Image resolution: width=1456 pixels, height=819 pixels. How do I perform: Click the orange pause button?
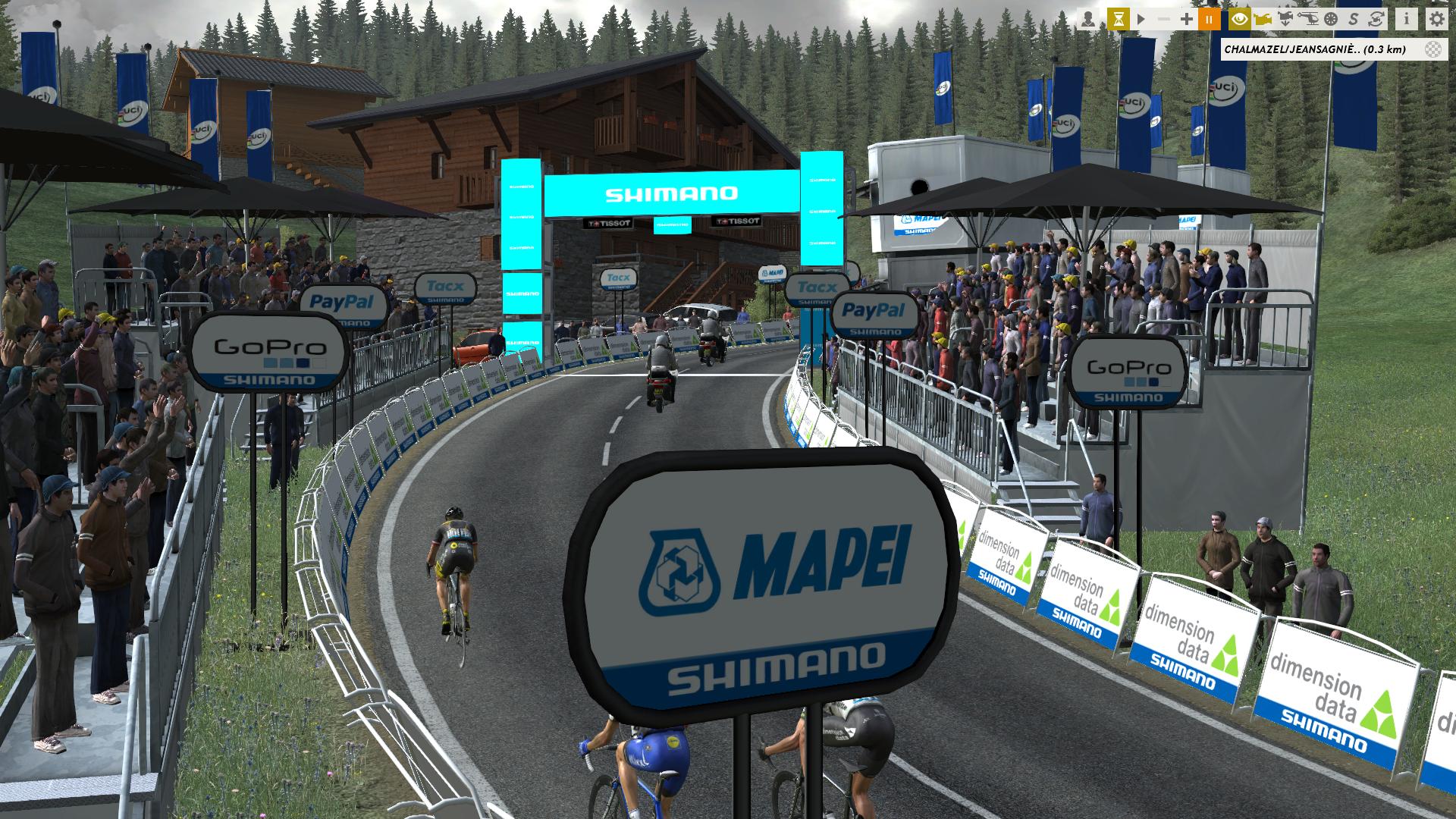pyautogui.click(x=1209, y=19)
